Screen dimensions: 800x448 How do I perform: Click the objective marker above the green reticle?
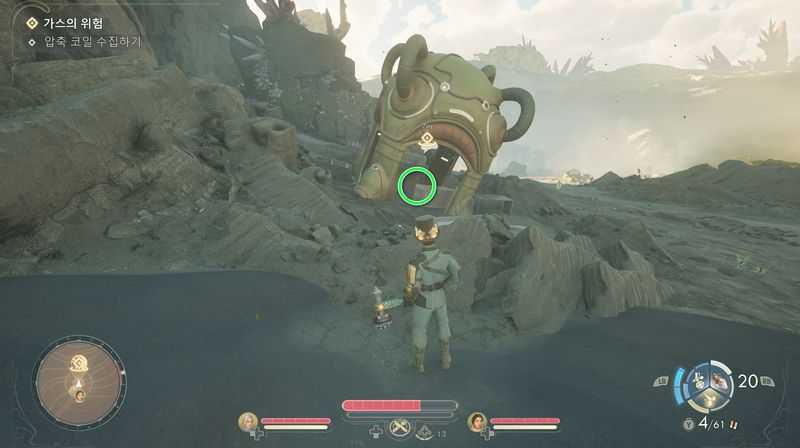tap(426, 139)
